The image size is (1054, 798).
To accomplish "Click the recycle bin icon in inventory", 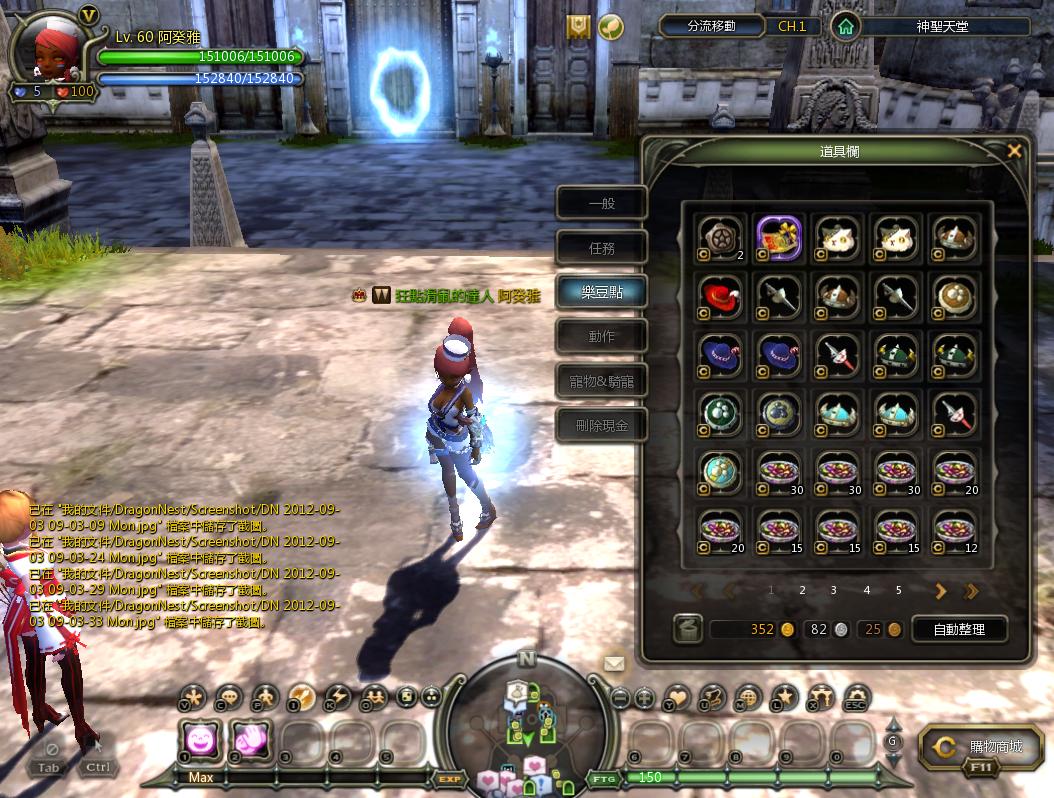I will pyautogui.click(x=687, y=629).
